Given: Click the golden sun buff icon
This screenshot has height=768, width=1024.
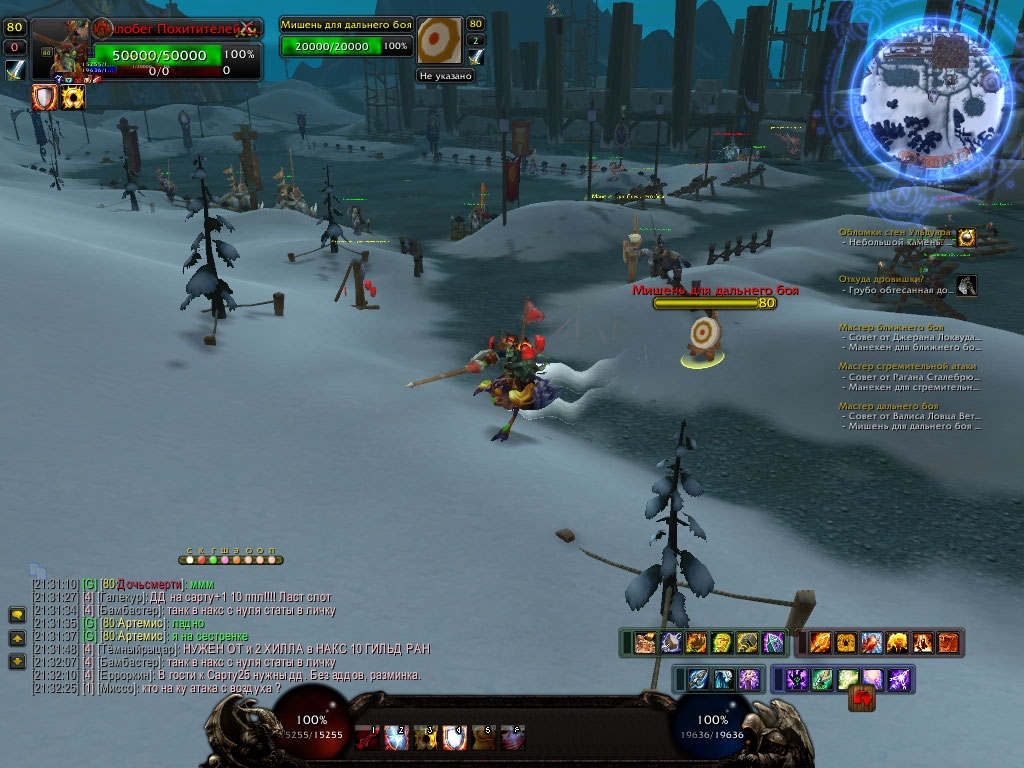Looking at the screenshot, I should click(73, 97).
